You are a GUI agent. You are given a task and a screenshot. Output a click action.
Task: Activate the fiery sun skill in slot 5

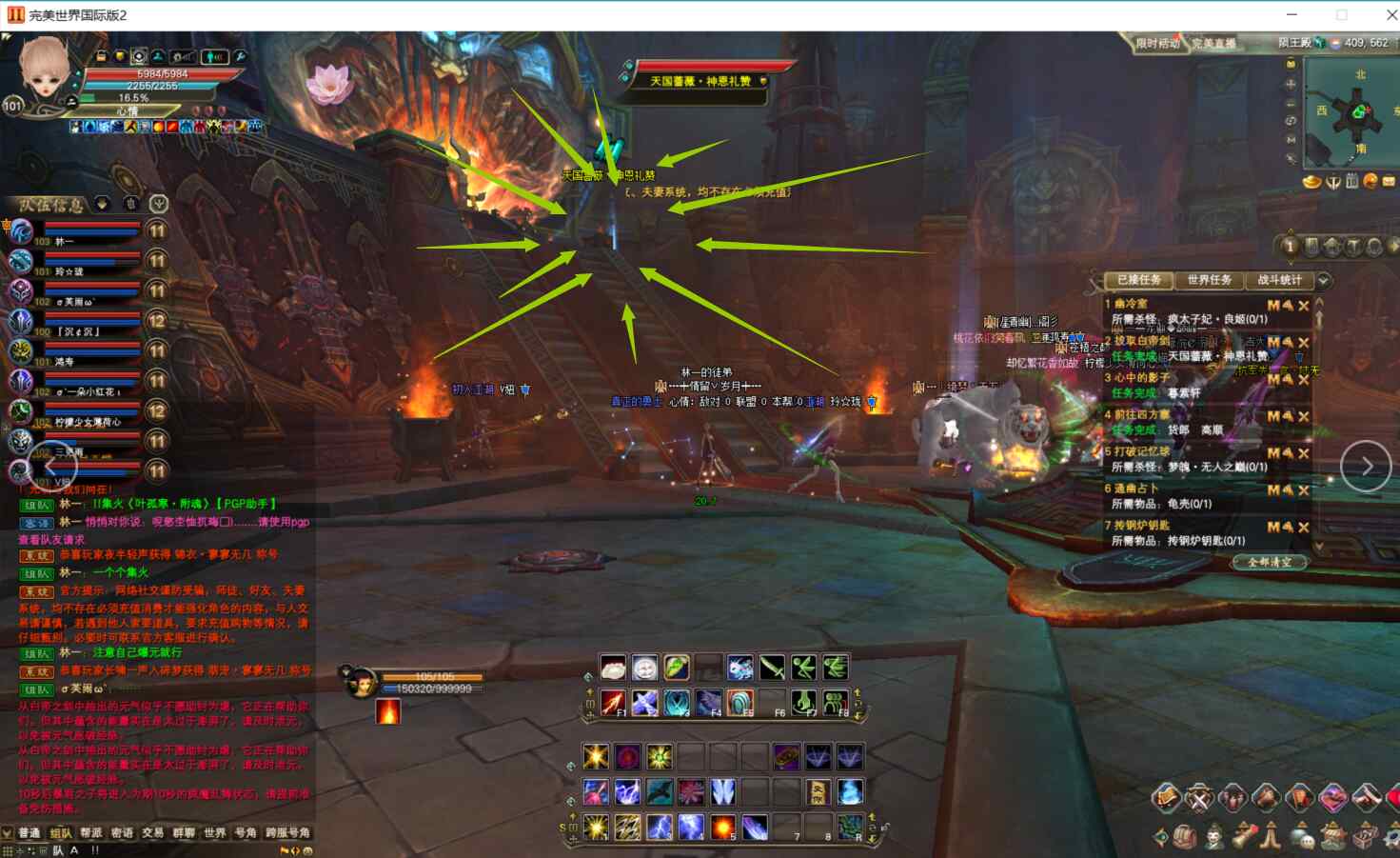click(723, 827)
